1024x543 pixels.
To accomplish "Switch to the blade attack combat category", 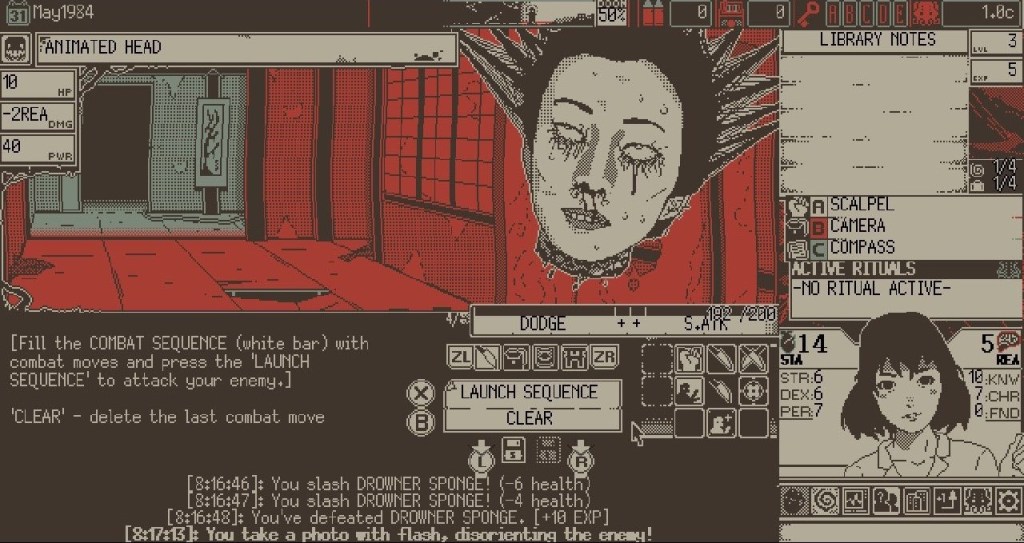I will [487, 357].
